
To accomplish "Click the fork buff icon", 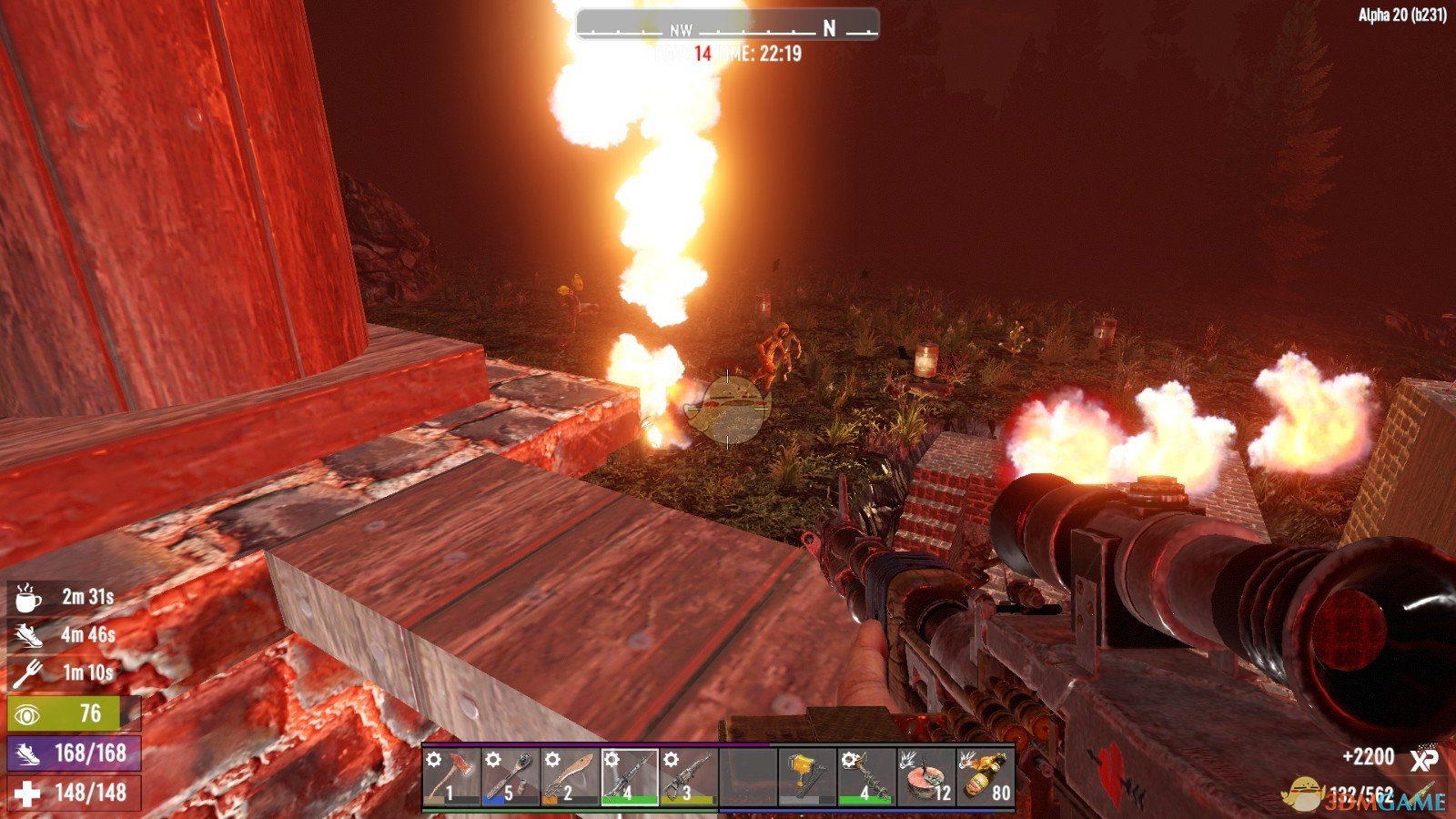I will (x=27, y=673).
